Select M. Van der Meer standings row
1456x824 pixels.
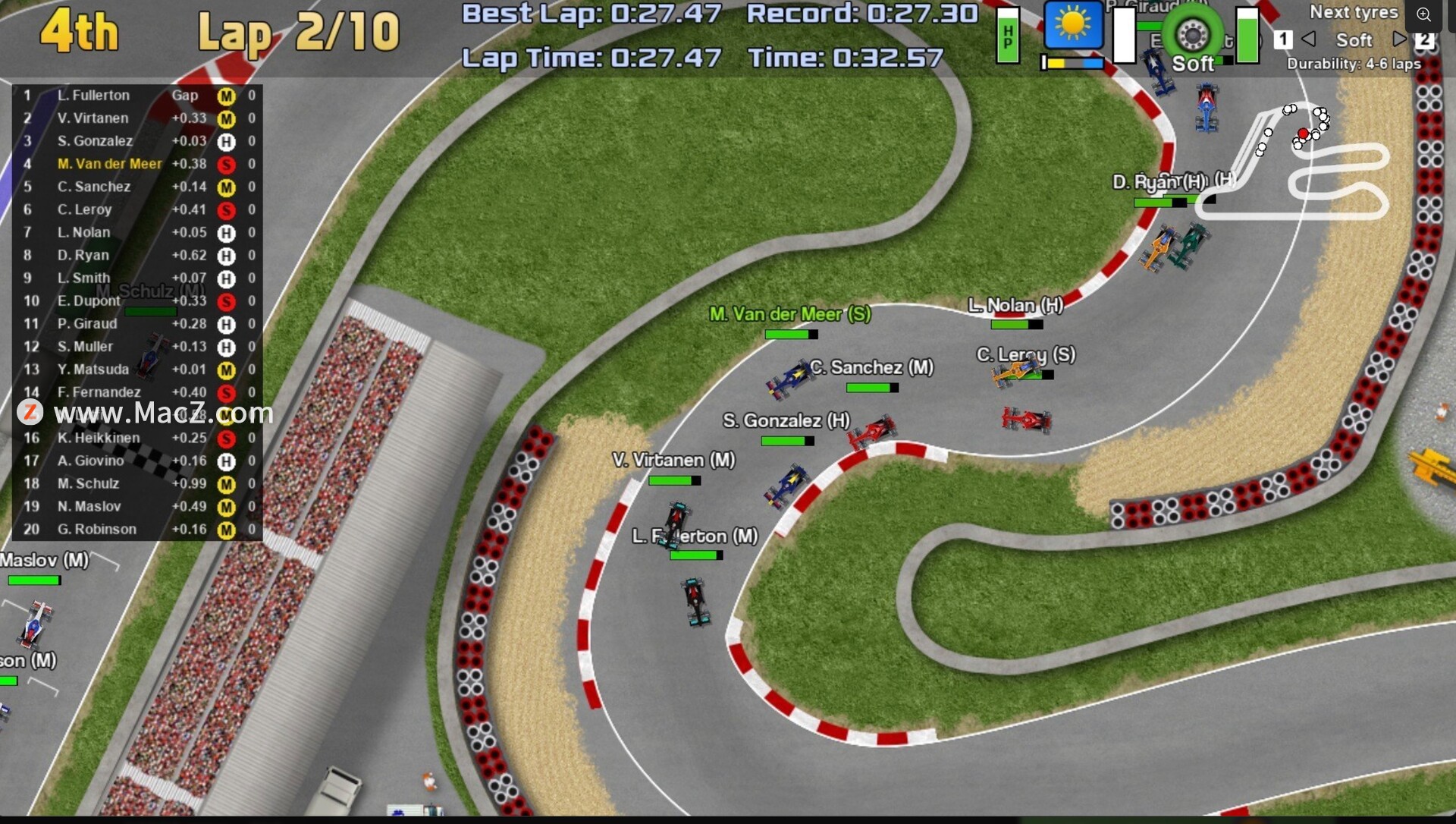(110, 164)
